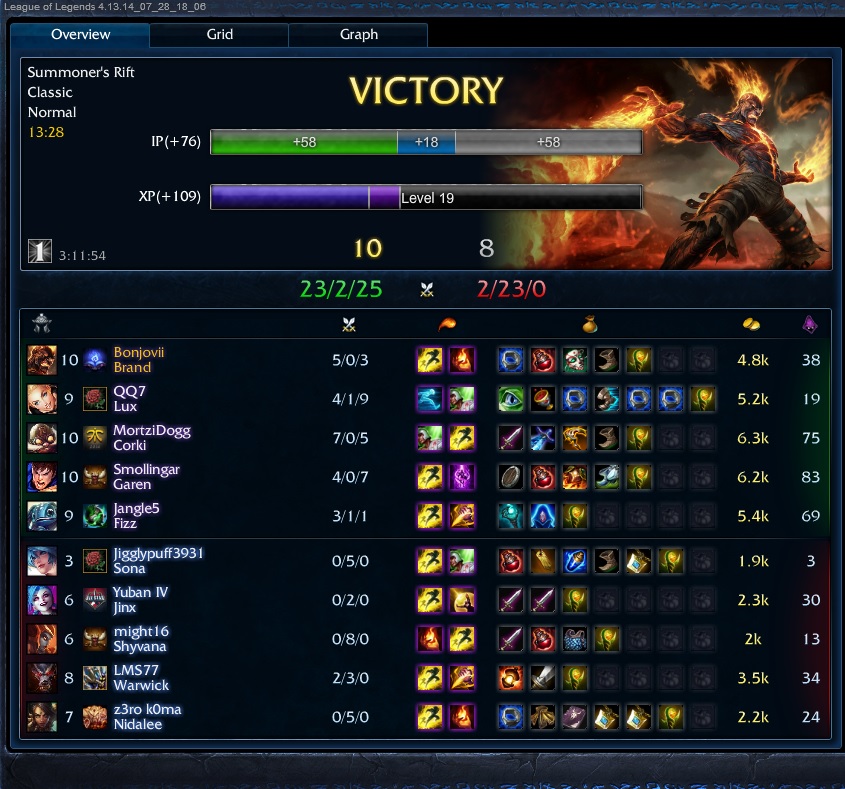This screenshot has width=845, height=789.
Task: Click the Sona champion portrait
Action: [42, 560]
